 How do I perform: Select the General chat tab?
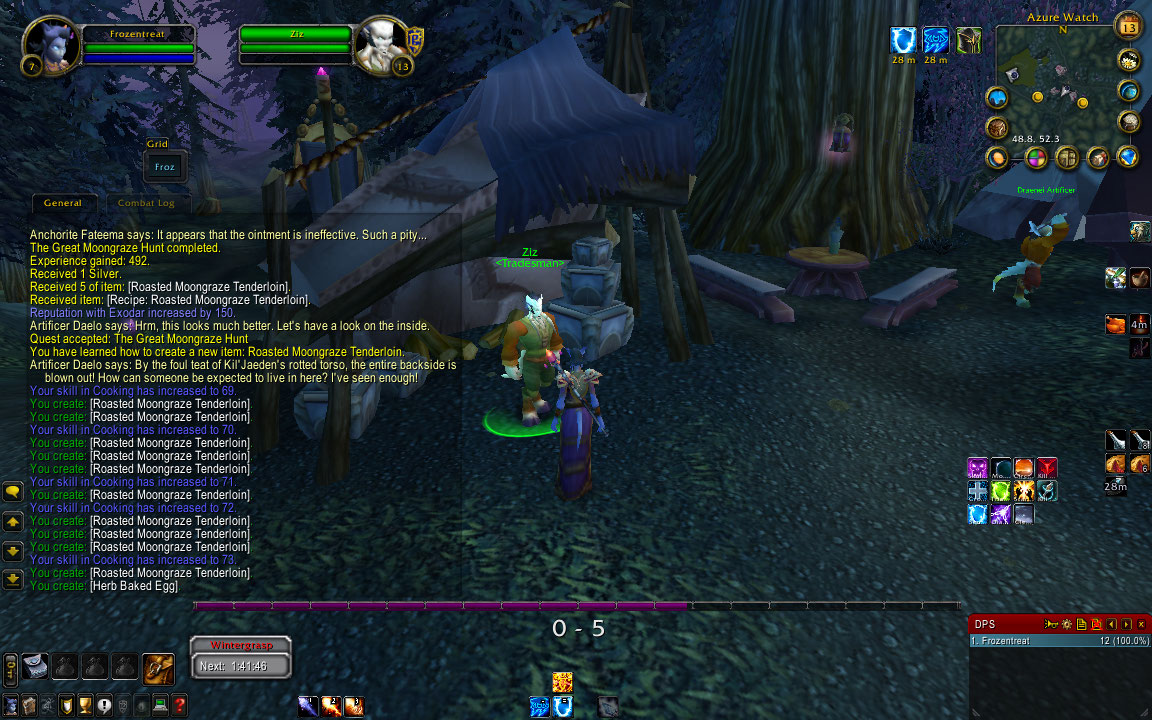[63, 203]
